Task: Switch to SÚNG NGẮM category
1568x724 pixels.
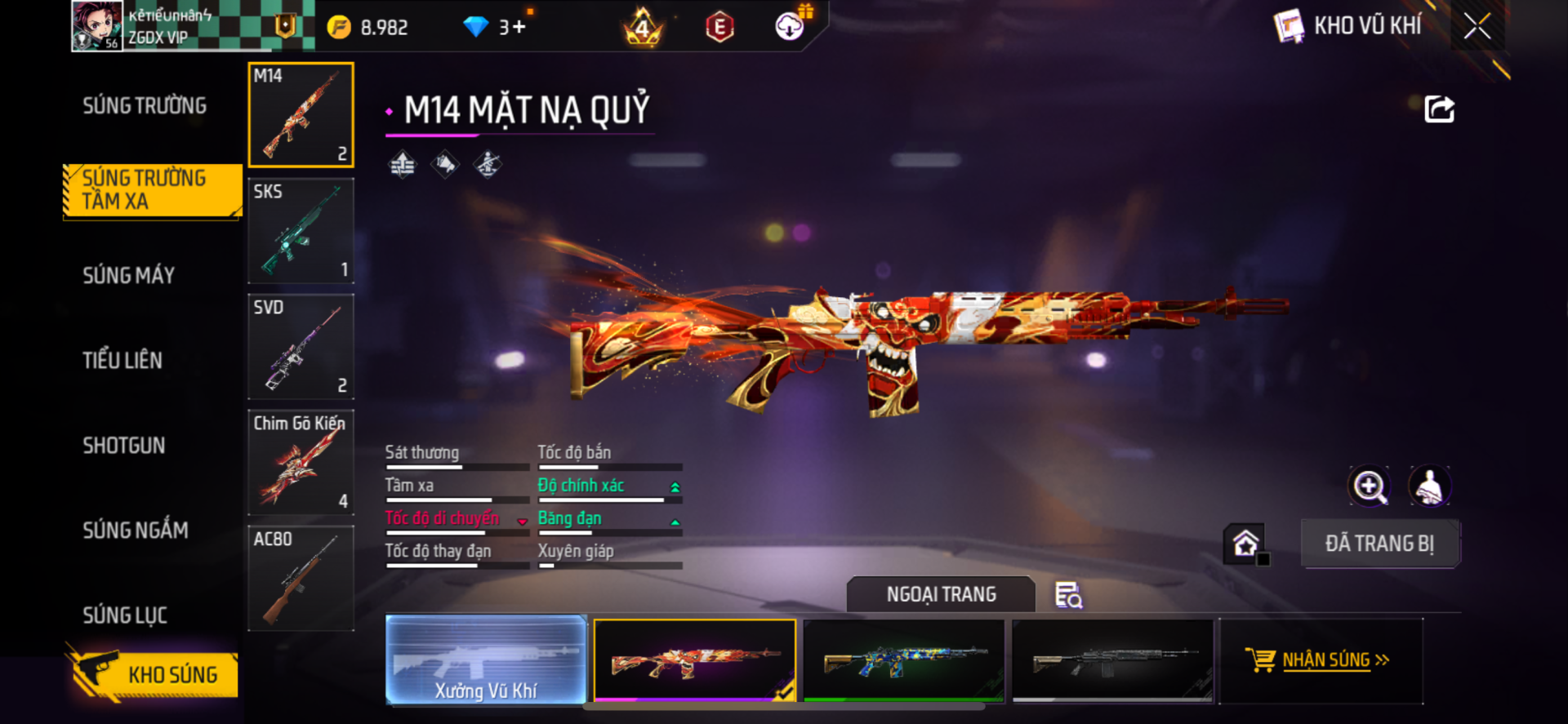Action: point(136,531)
